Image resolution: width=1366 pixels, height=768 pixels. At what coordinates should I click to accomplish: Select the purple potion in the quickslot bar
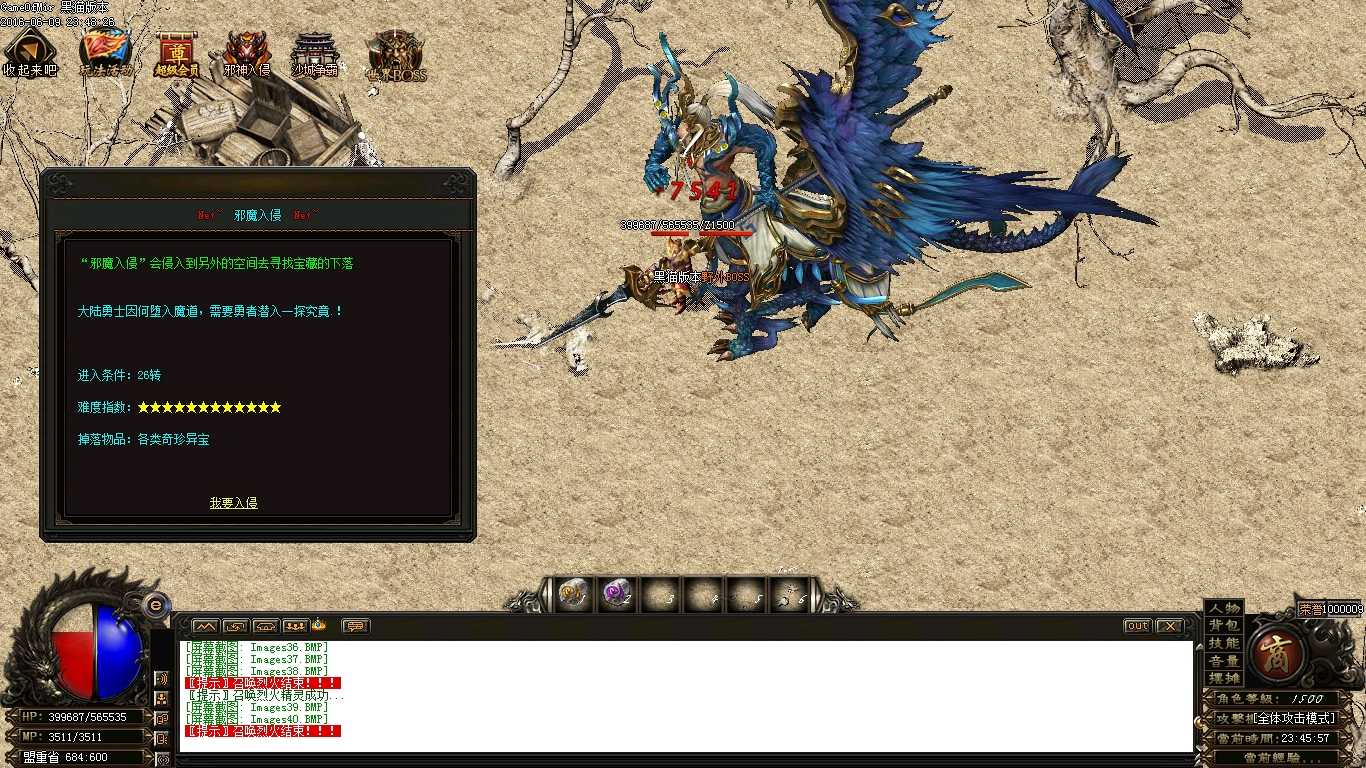[x=617, y=592]
